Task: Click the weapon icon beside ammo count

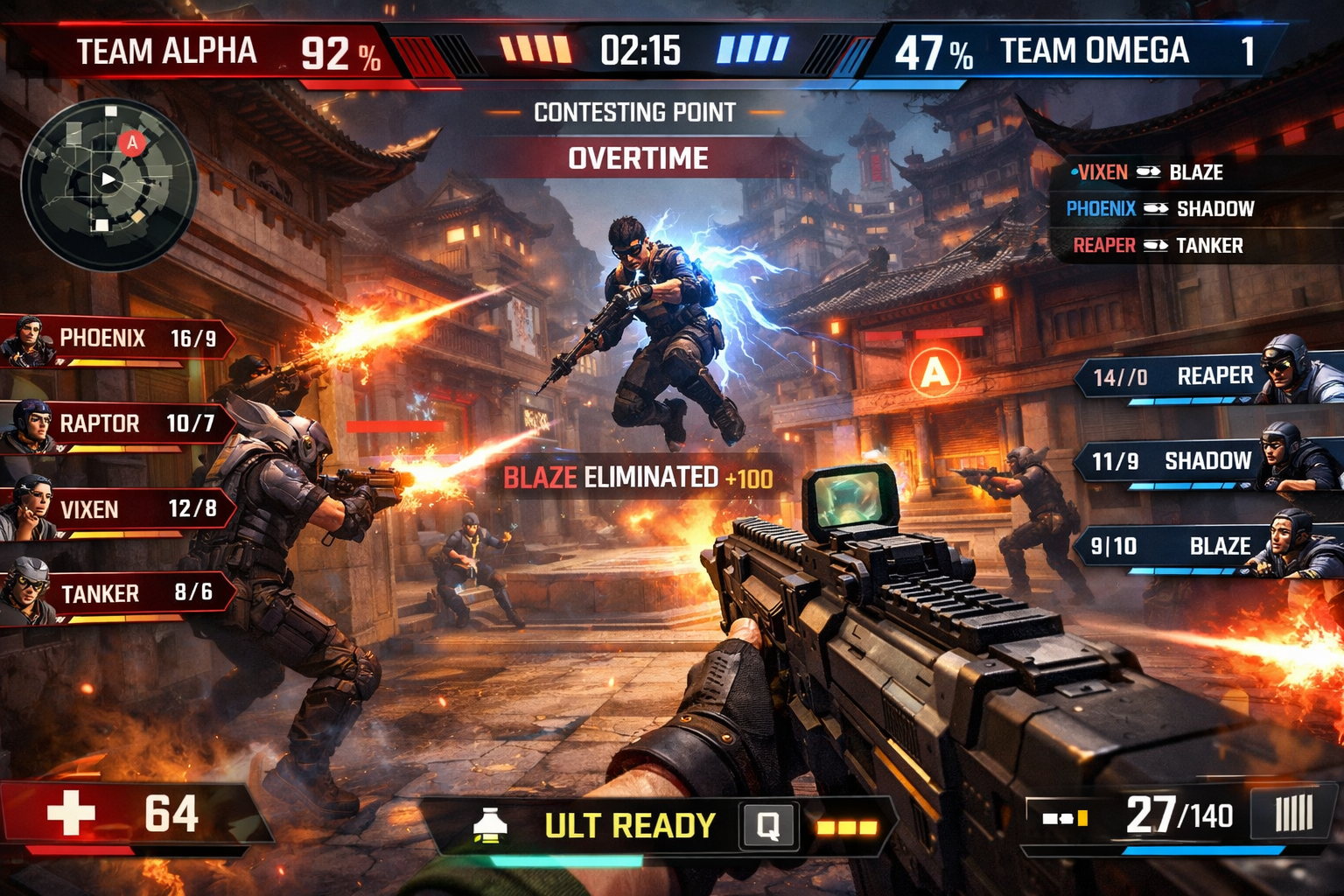Action: pyautogui.click(x=1064, y=819)
